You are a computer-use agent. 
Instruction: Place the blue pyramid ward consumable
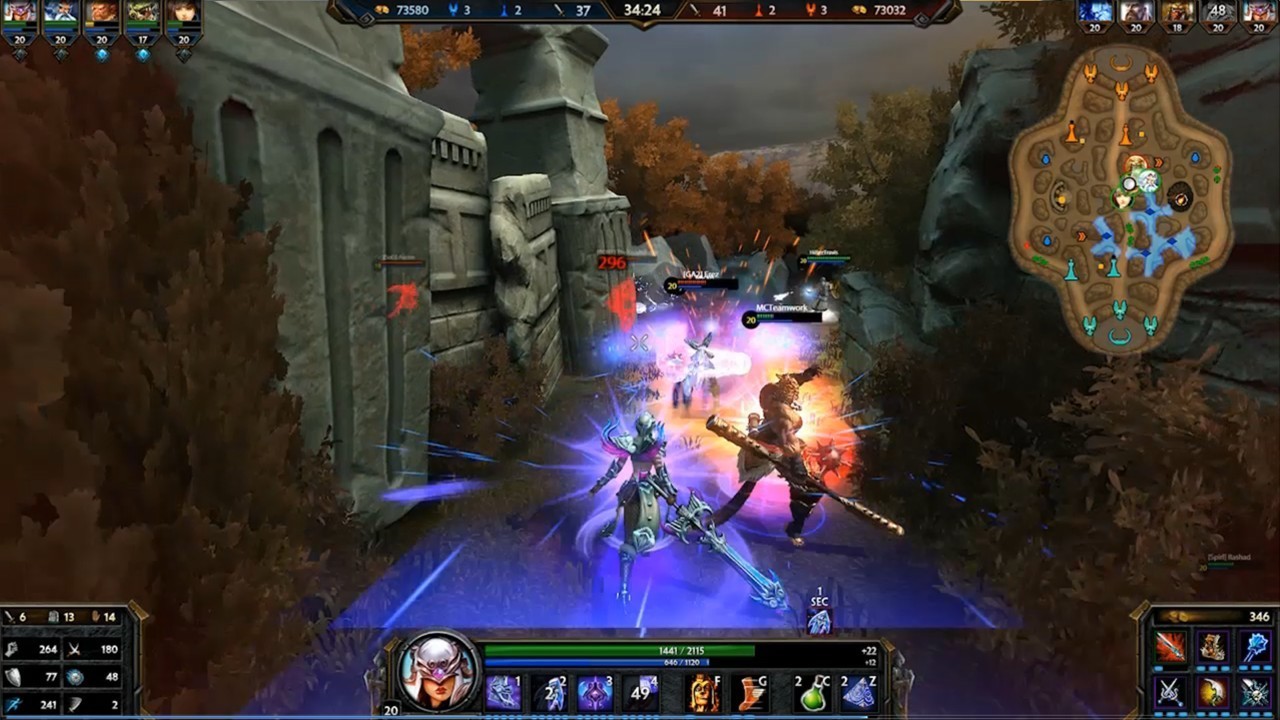858,692
